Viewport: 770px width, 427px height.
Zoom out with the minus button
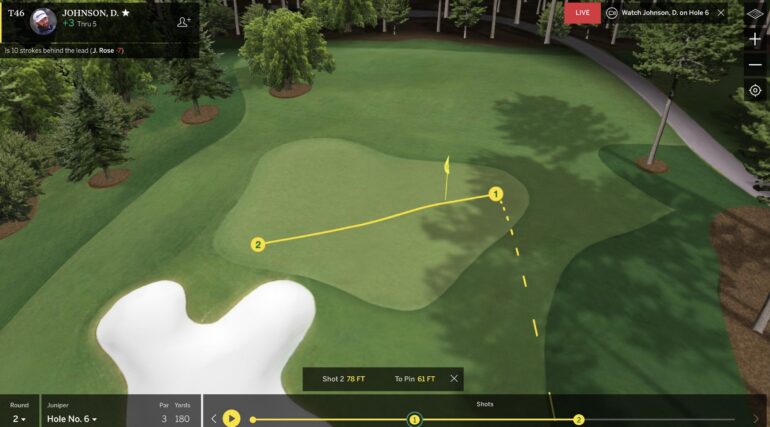click(x=755, y=65)
